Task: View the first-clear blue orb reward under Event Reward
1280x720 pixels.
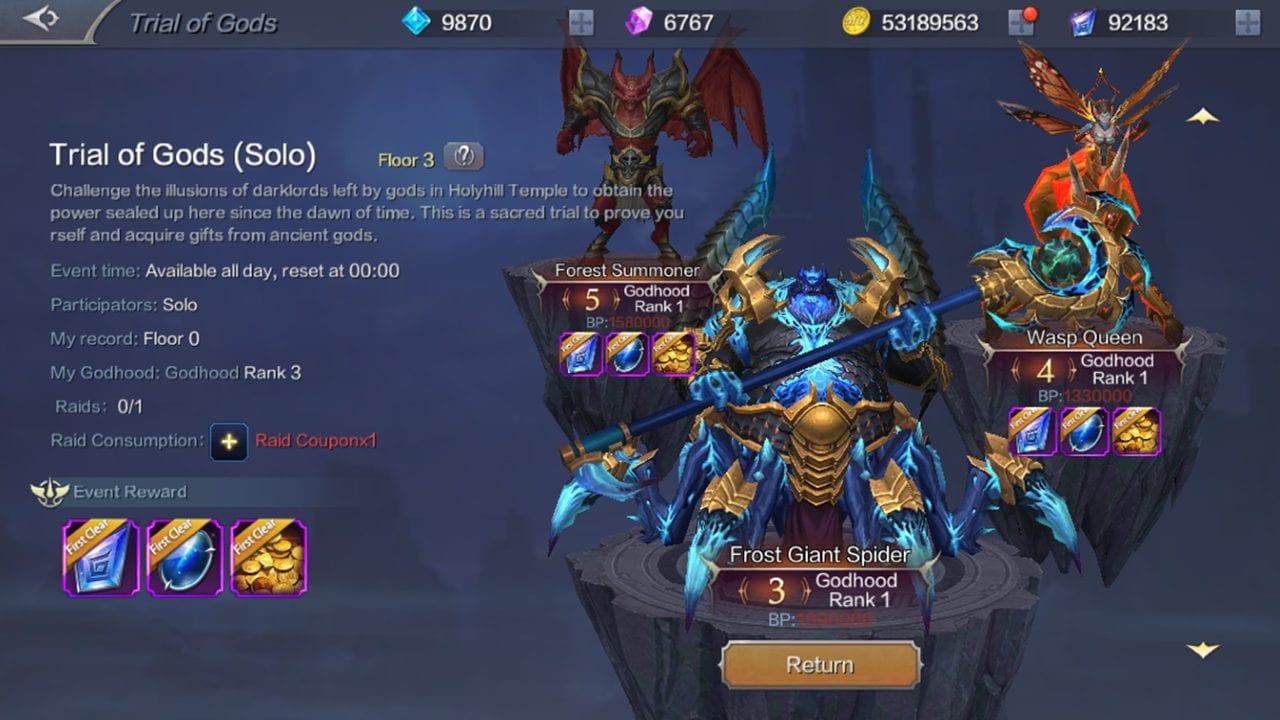Action: click(185, 557)
